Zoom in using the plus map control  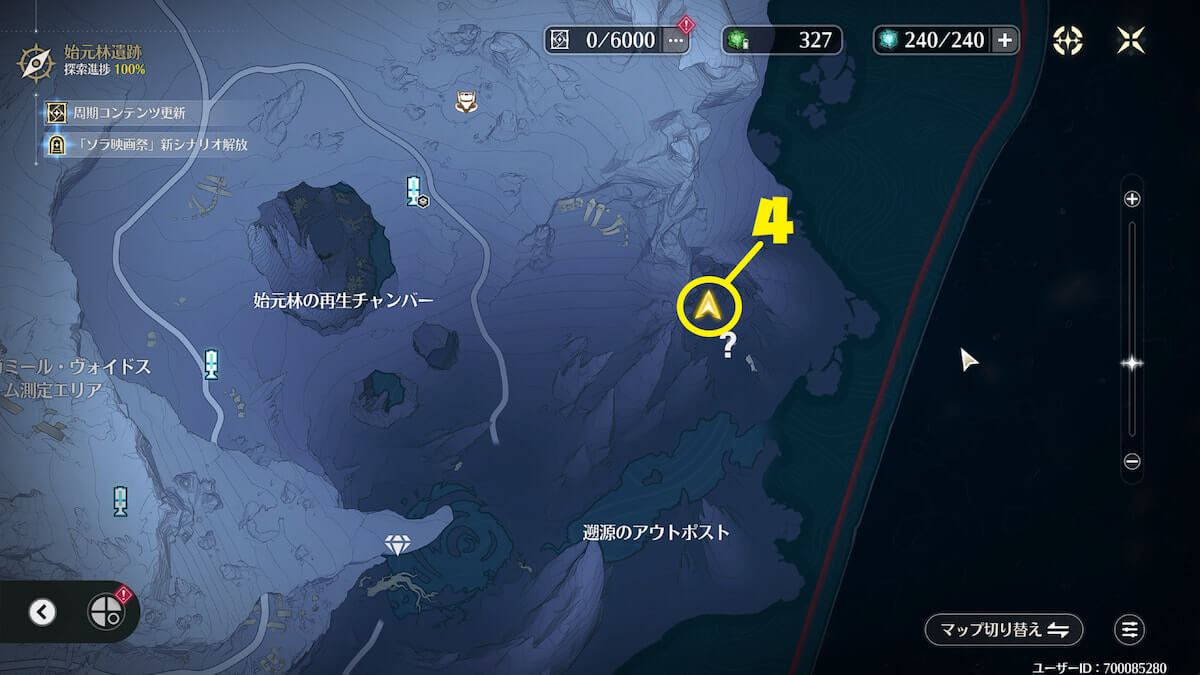click(1132, 199)
